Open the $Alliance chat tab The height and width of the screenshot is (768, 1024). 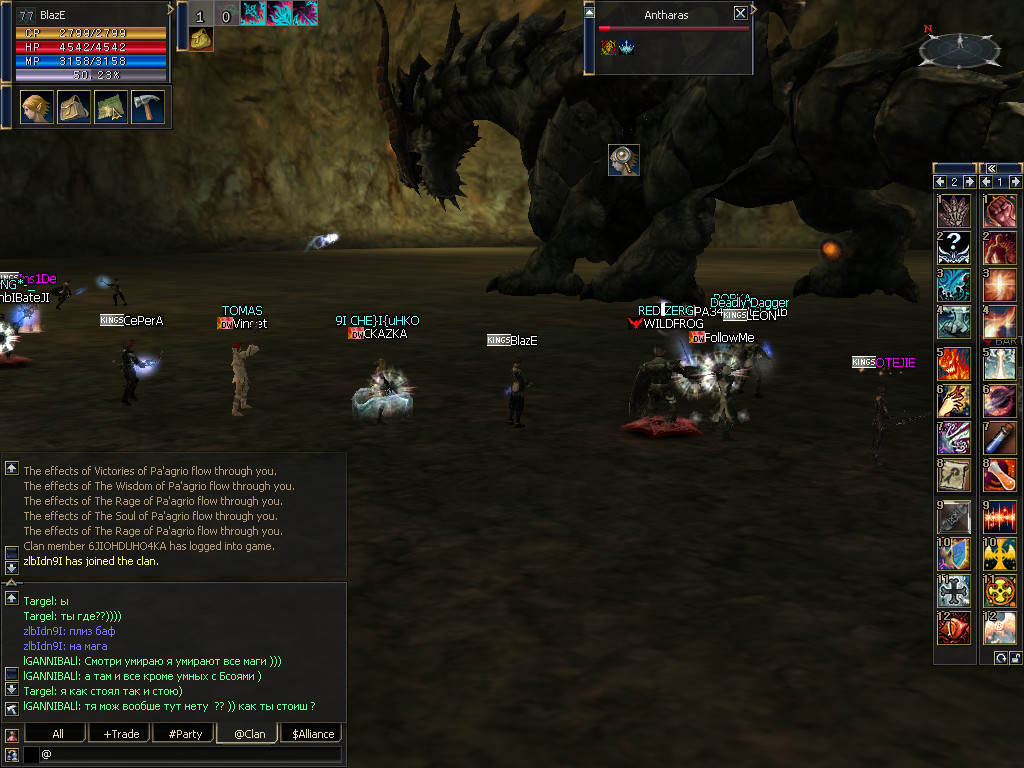pos(313,733)
